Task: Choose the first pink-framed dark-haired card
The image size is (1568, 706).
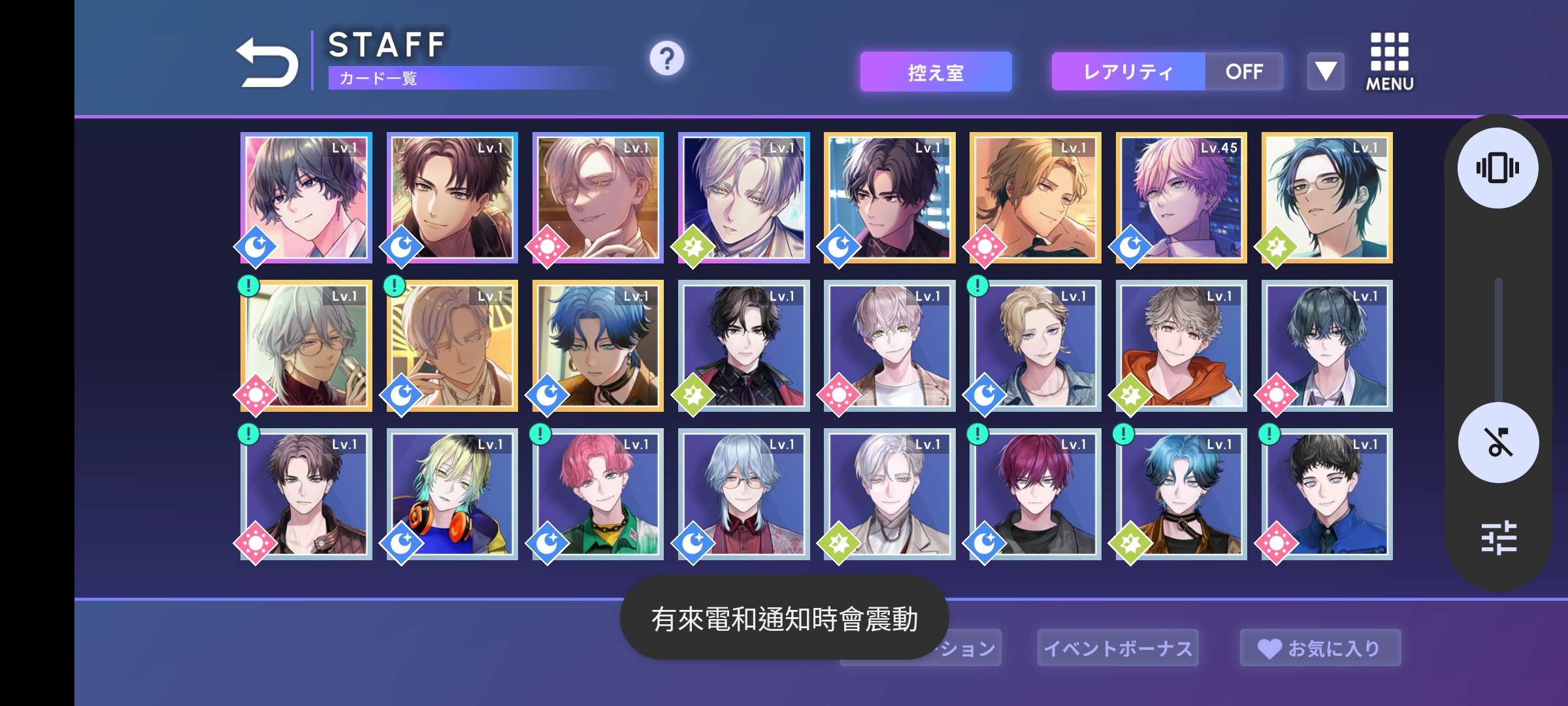Action: coord(306,197)
